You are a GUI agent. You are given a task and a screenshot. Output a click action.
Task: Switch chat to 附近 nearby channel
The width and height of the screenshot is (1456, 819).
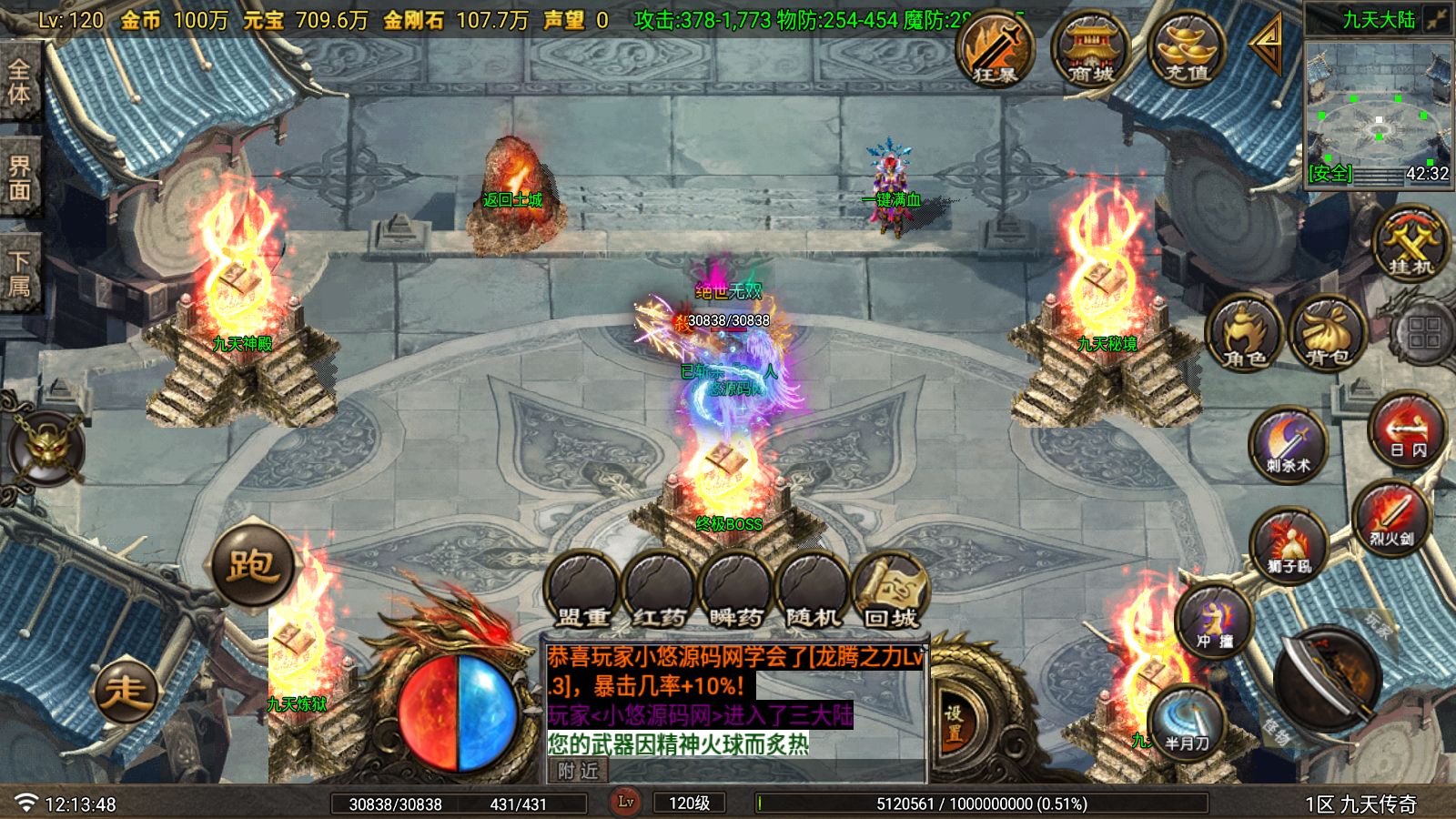point(579,771)
